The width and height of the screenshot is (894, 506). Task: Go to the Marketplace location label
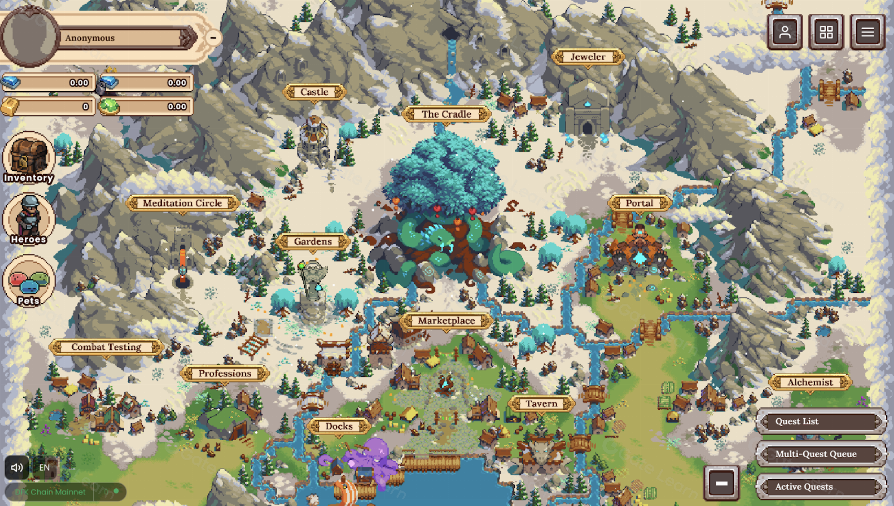[446, 321]
